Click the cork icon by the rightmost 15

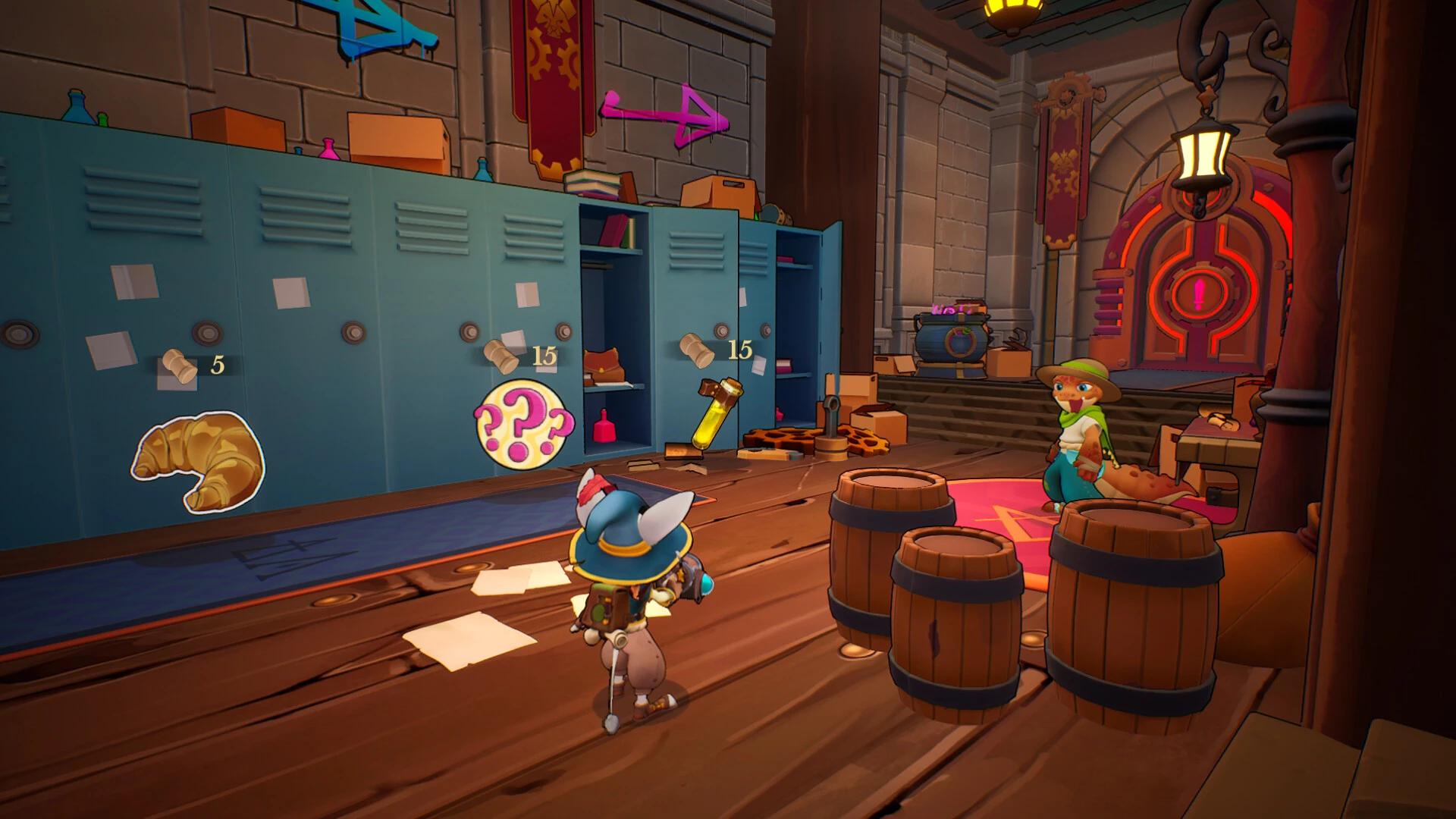point(698,349)
